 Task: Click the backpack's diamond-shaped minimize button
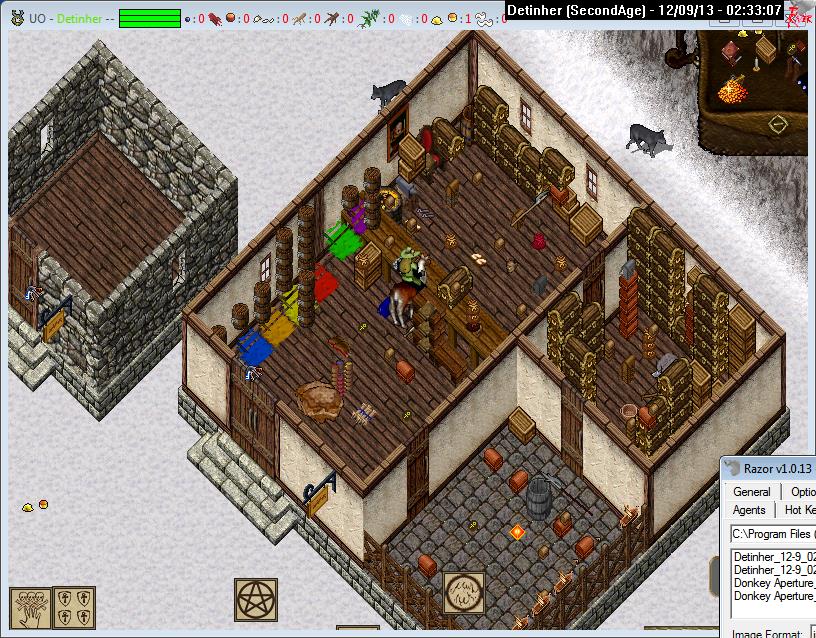[x=778, y=124]
